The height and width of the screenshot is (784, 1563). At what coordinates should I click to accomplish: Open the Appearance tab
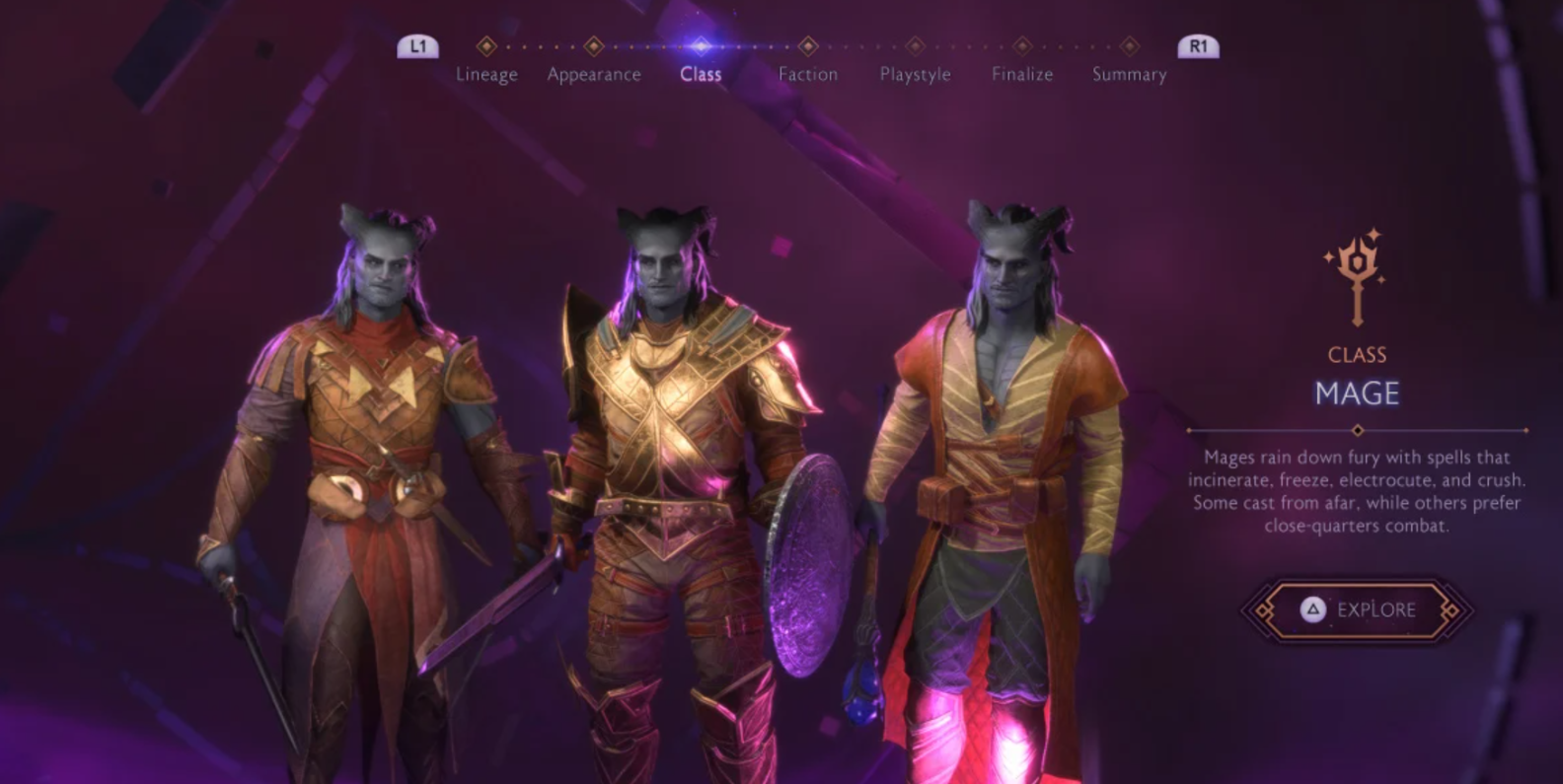pos(594,74)
